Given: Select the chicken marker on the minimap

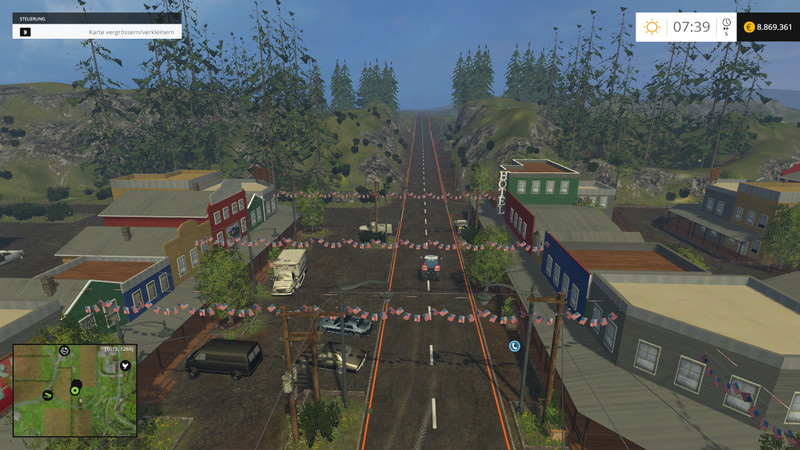Looking at the screenshot, I should point(125,366).
